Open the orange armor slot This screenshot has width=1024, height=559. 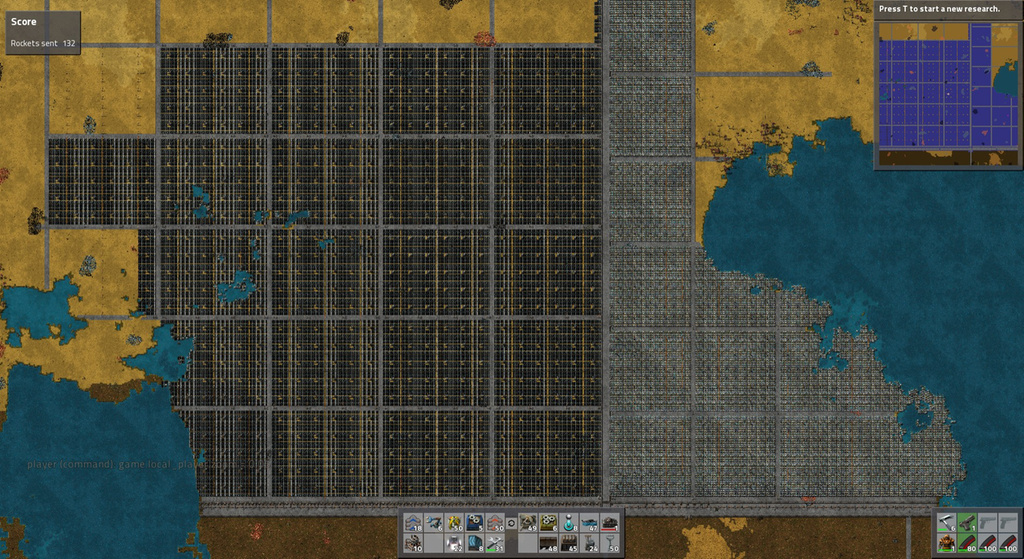tap(946, 543)
